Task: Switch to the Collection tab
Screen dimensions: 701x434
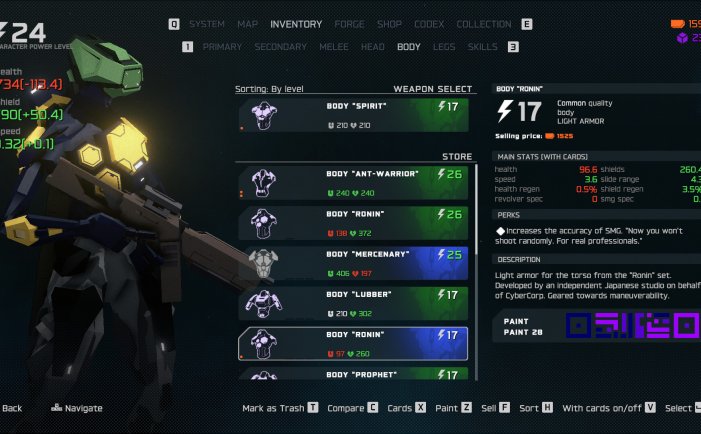Action: [483, 24]
